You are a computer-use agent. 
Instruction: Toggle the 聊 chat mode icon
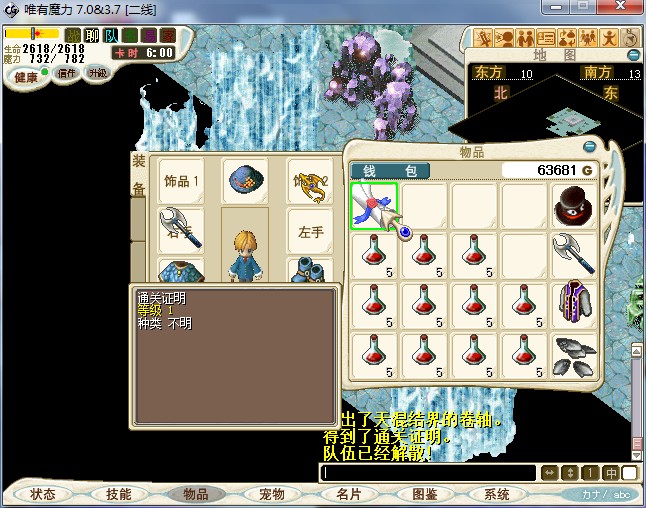[x=92, y=36]
